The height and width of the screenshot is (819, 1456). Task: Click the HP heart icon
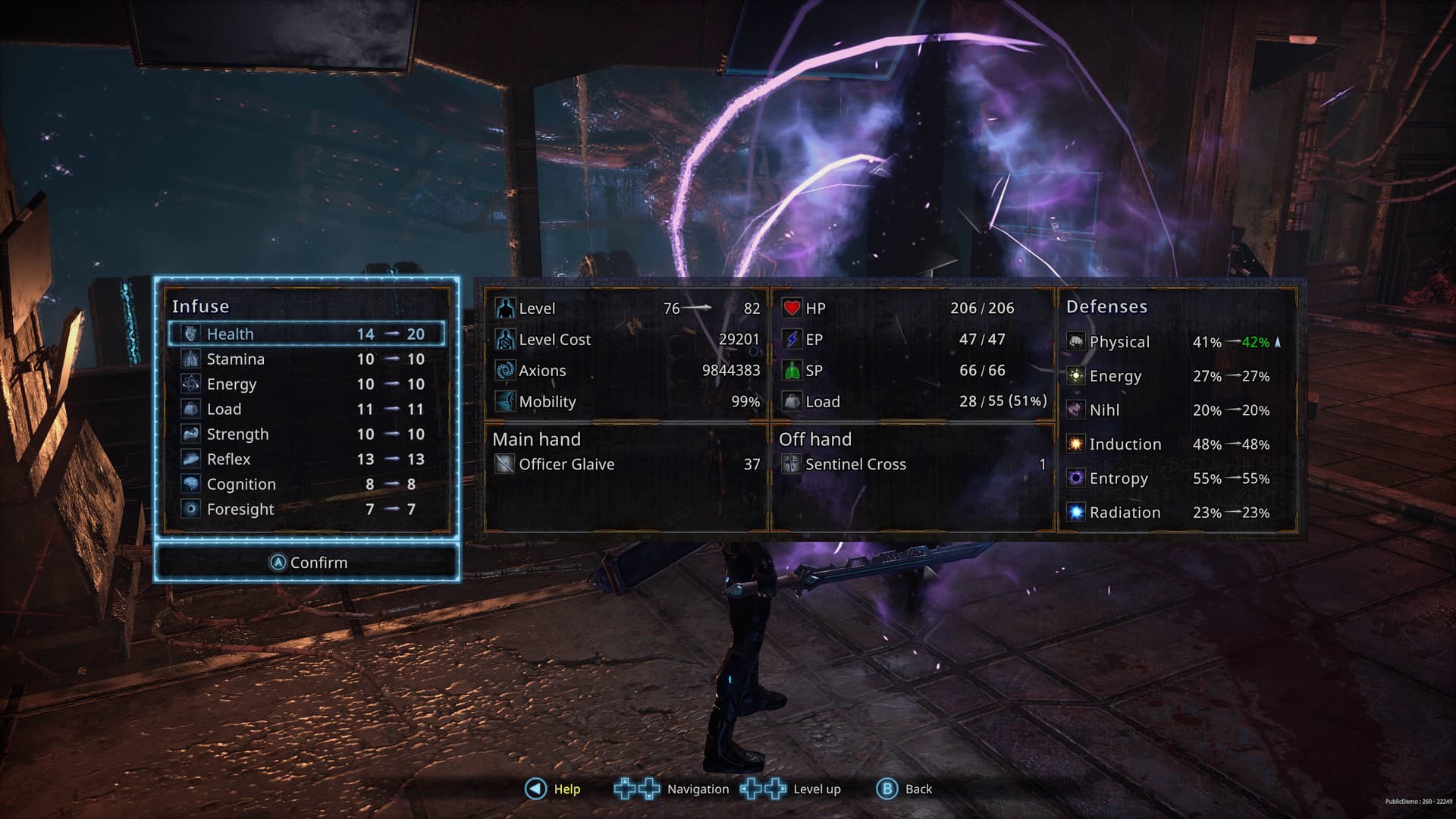tap(793, 308)
